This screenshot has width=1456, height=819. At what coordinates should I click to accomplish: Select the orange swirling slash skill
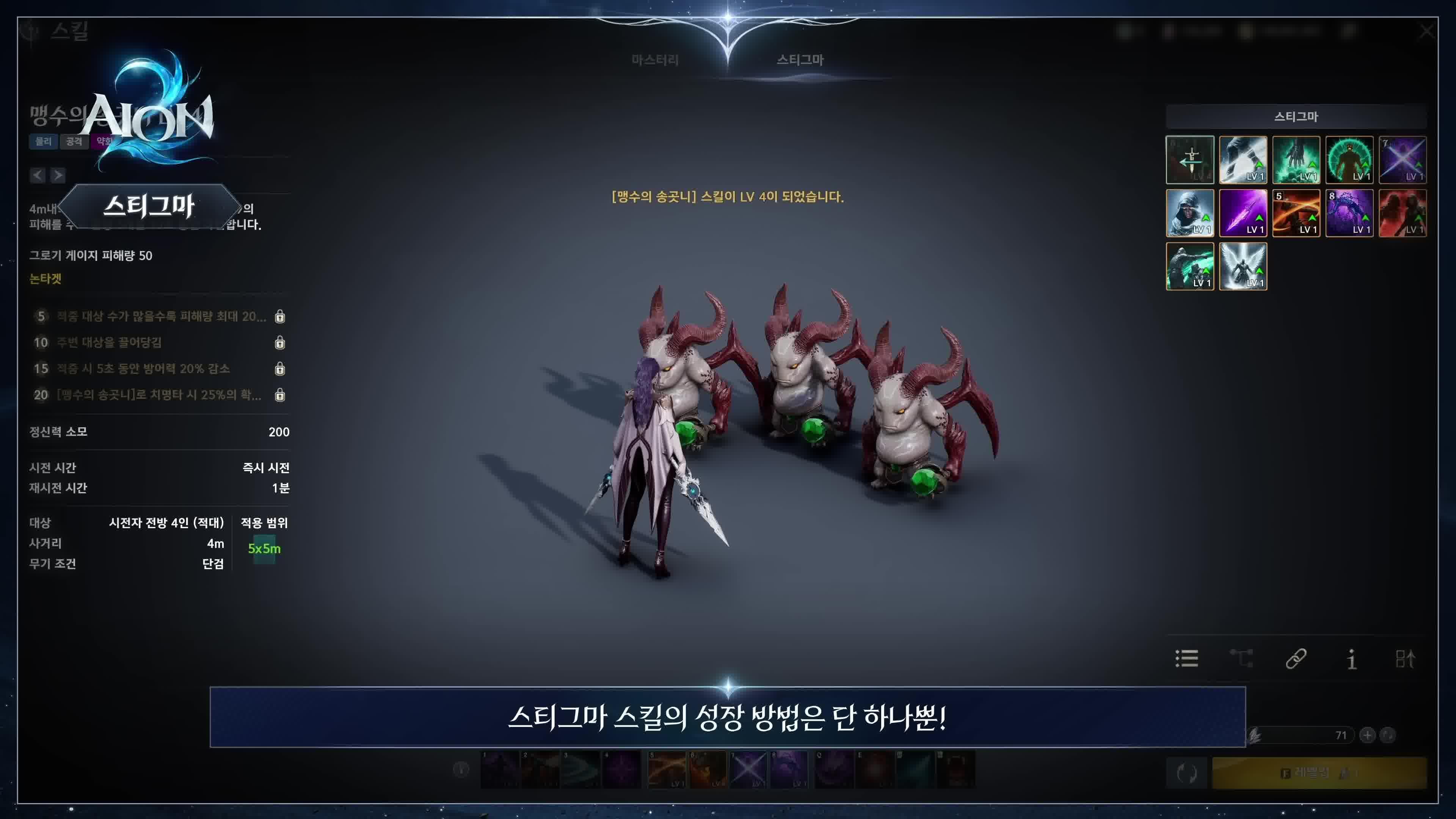pos(1296,213)
